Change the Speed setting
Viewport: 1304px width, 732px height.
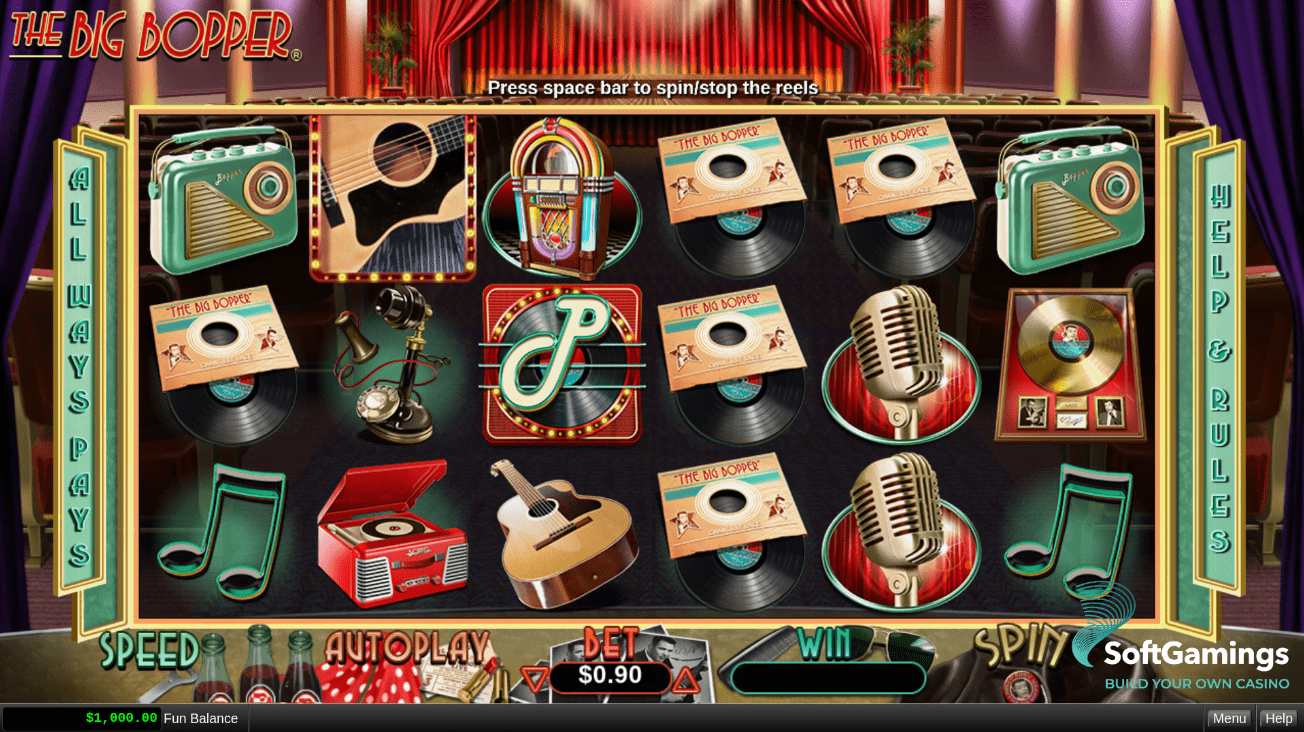[150, 651]
